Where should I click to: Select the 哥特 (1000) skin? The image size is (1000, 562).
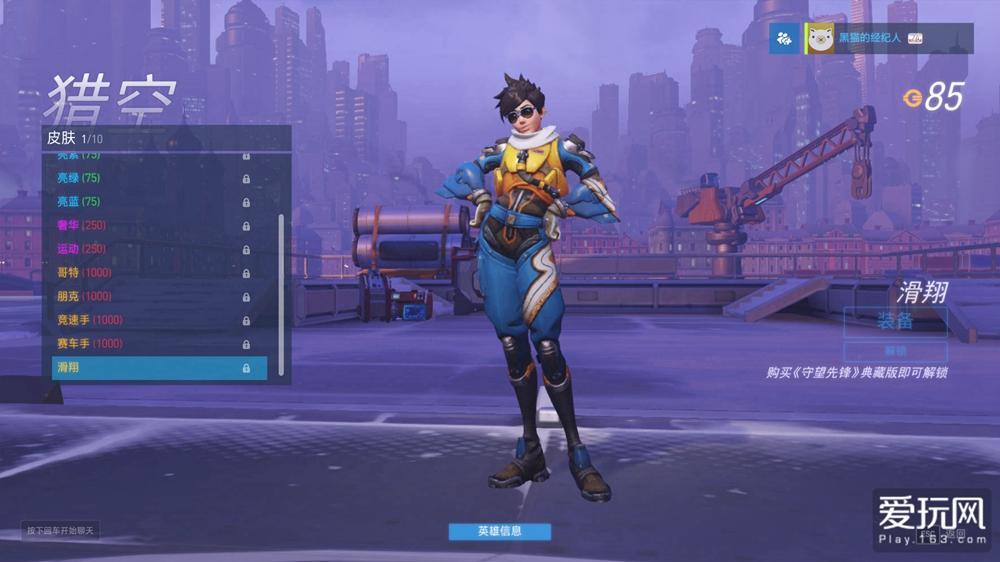point(150,273)
